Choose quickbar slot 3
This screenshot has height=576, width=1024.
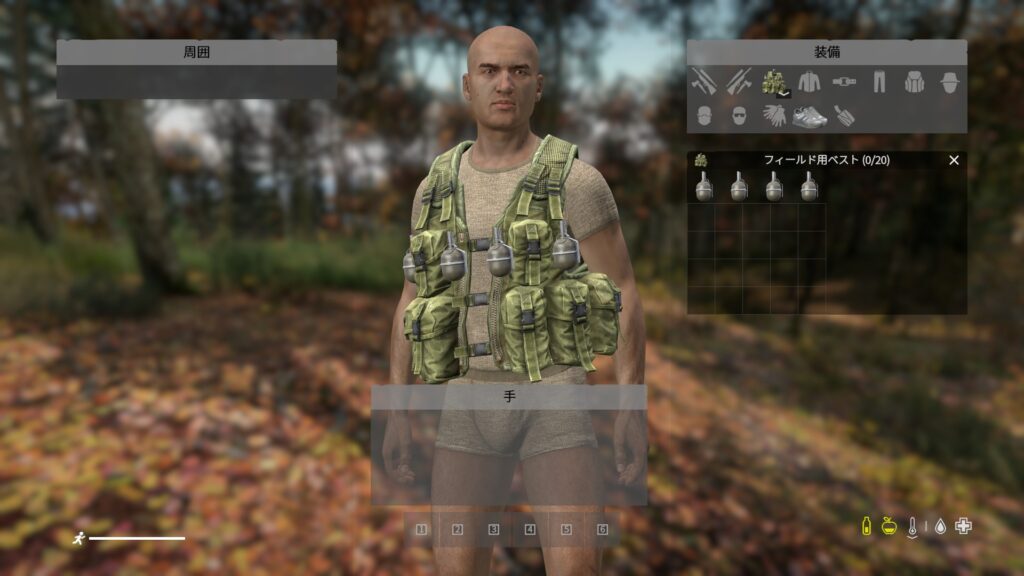click(x=493, y=530)
